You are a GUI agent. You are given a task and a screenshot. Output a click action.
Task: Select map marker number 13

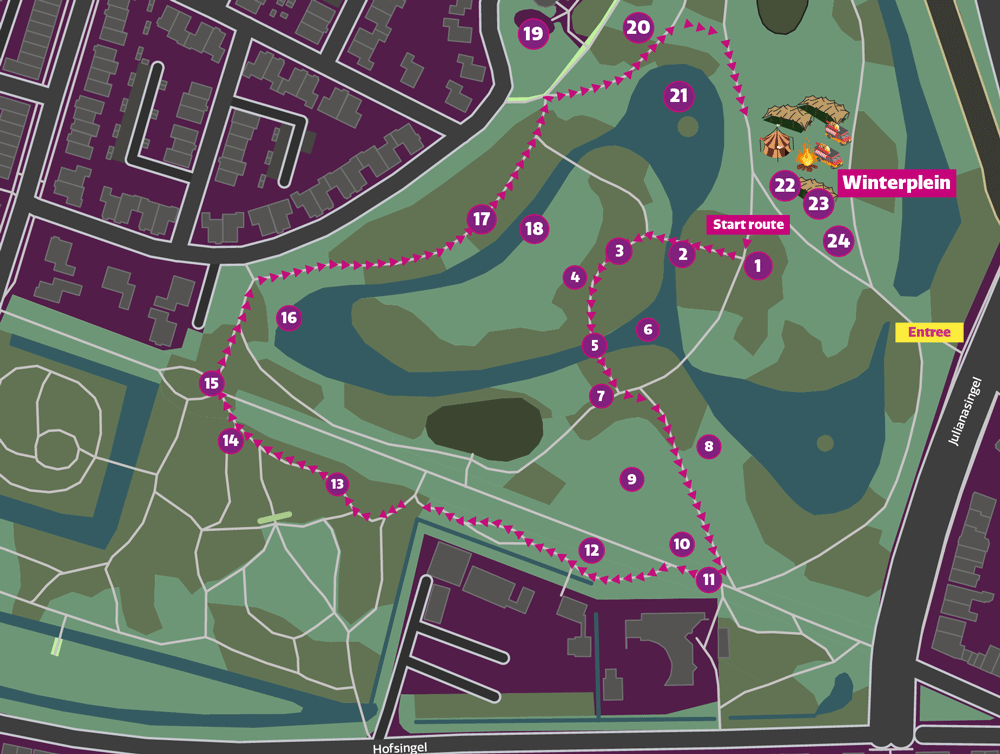pyautogui.click(x=337, y=484)
